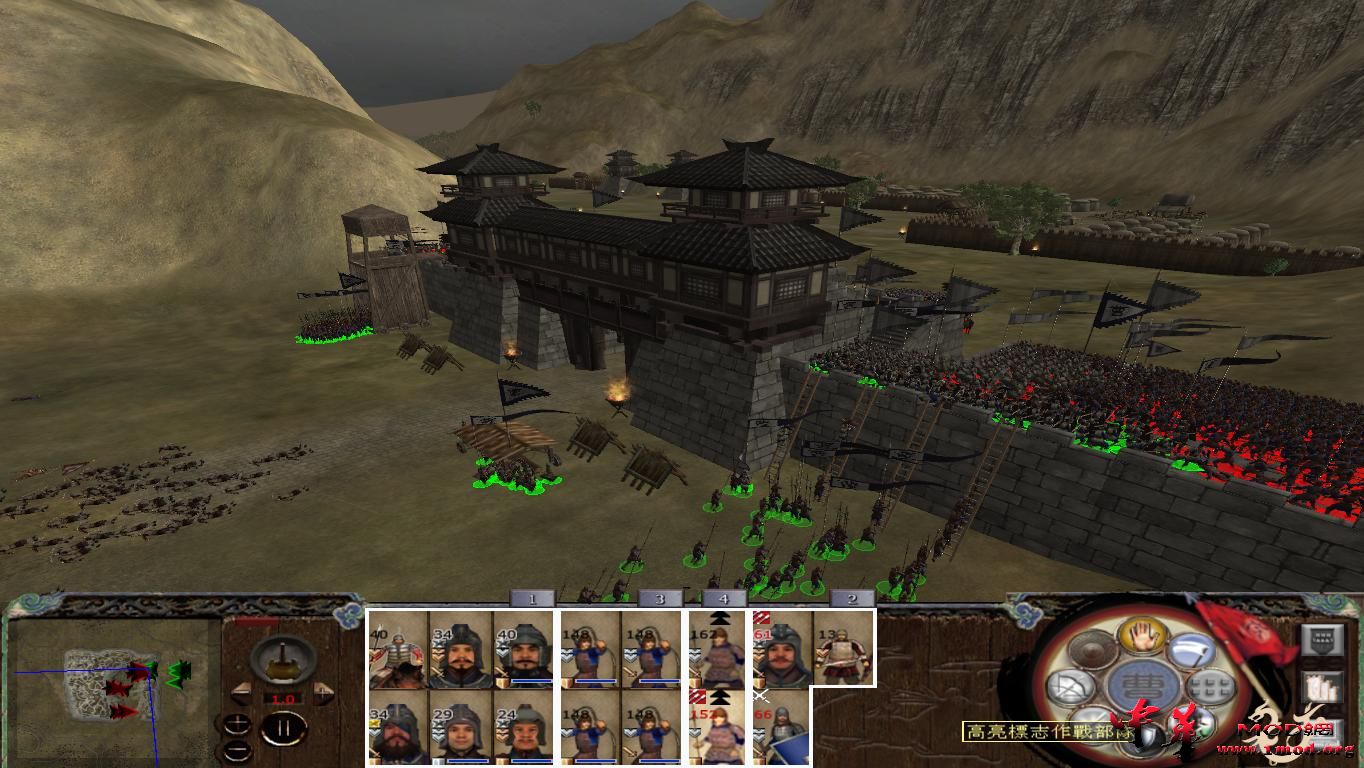Increase the game speed with the right arrow

[323, 694]
